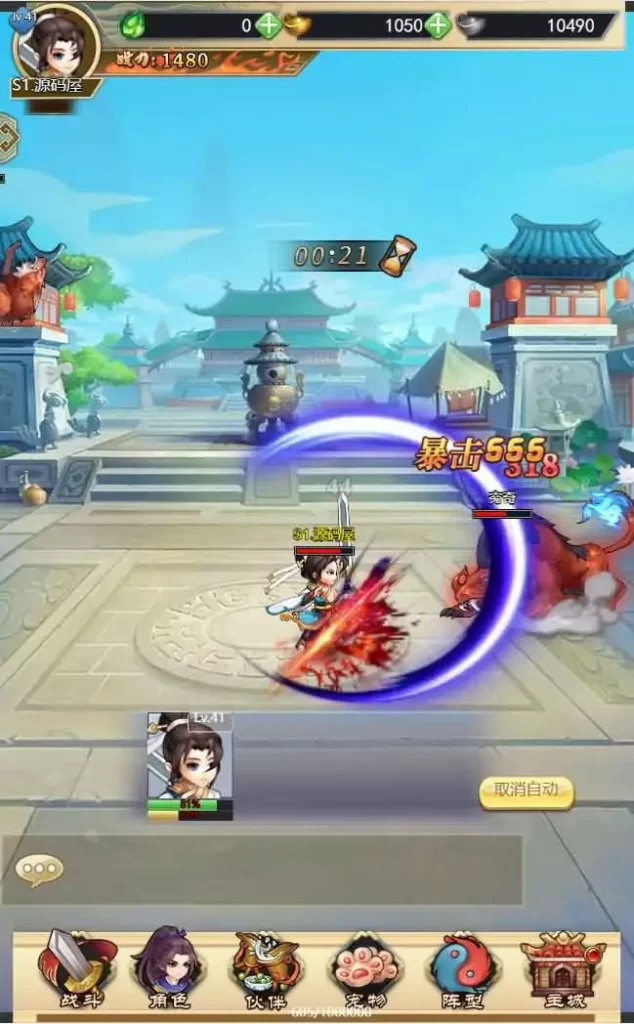Go to the 主城 main city

[556, 968]
